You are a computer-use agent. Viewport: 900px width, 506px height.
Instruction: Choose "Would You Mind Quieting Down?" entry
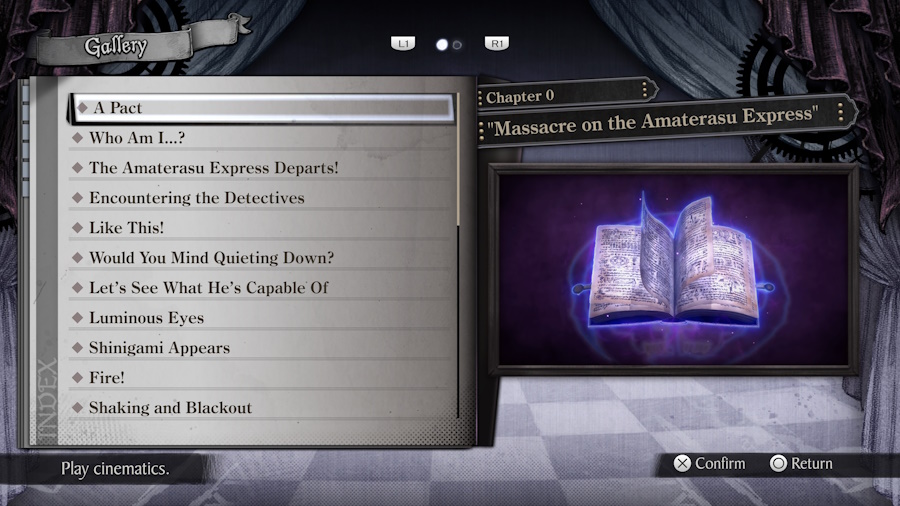tap(211, 258)
